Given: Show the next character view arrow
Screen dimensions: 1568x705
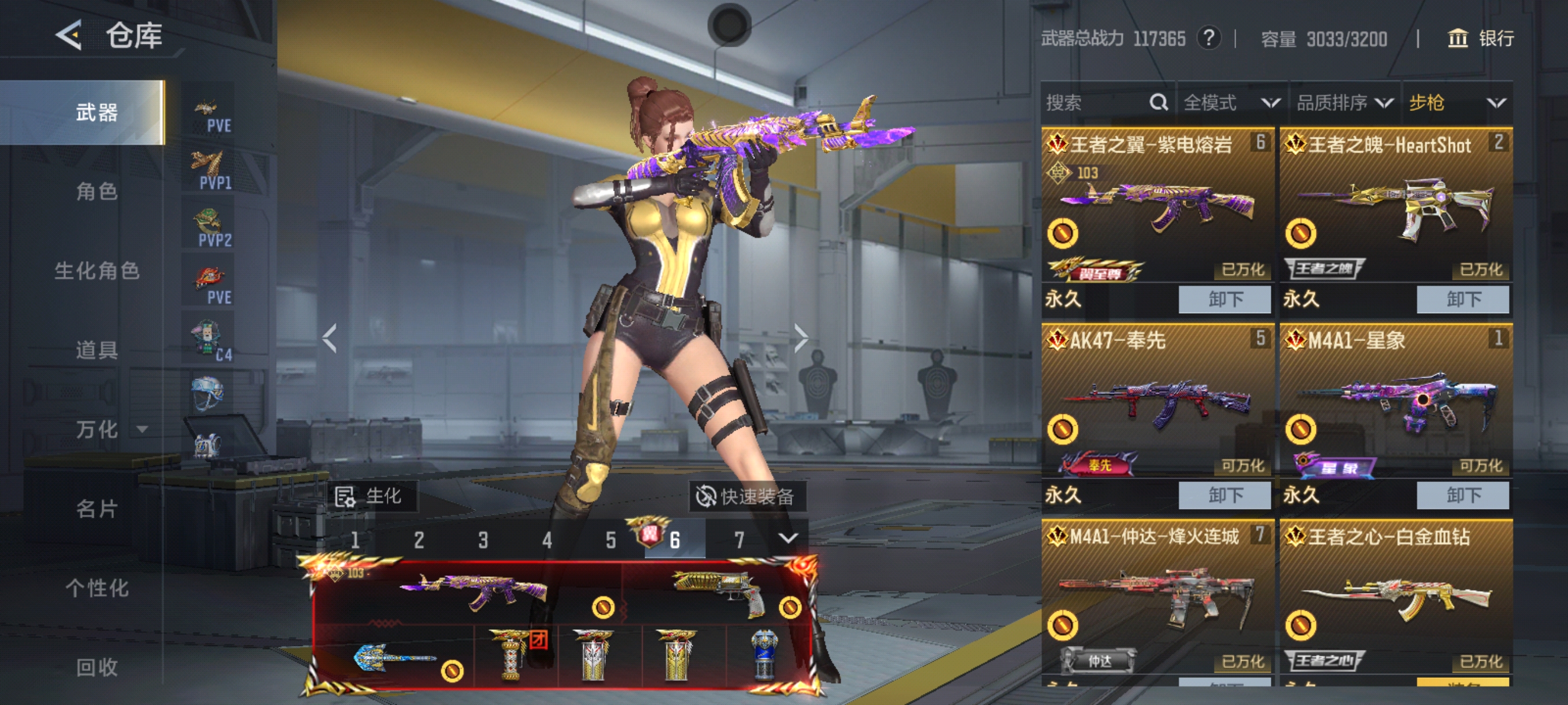Looking at the screenshot, I should 800,337.
